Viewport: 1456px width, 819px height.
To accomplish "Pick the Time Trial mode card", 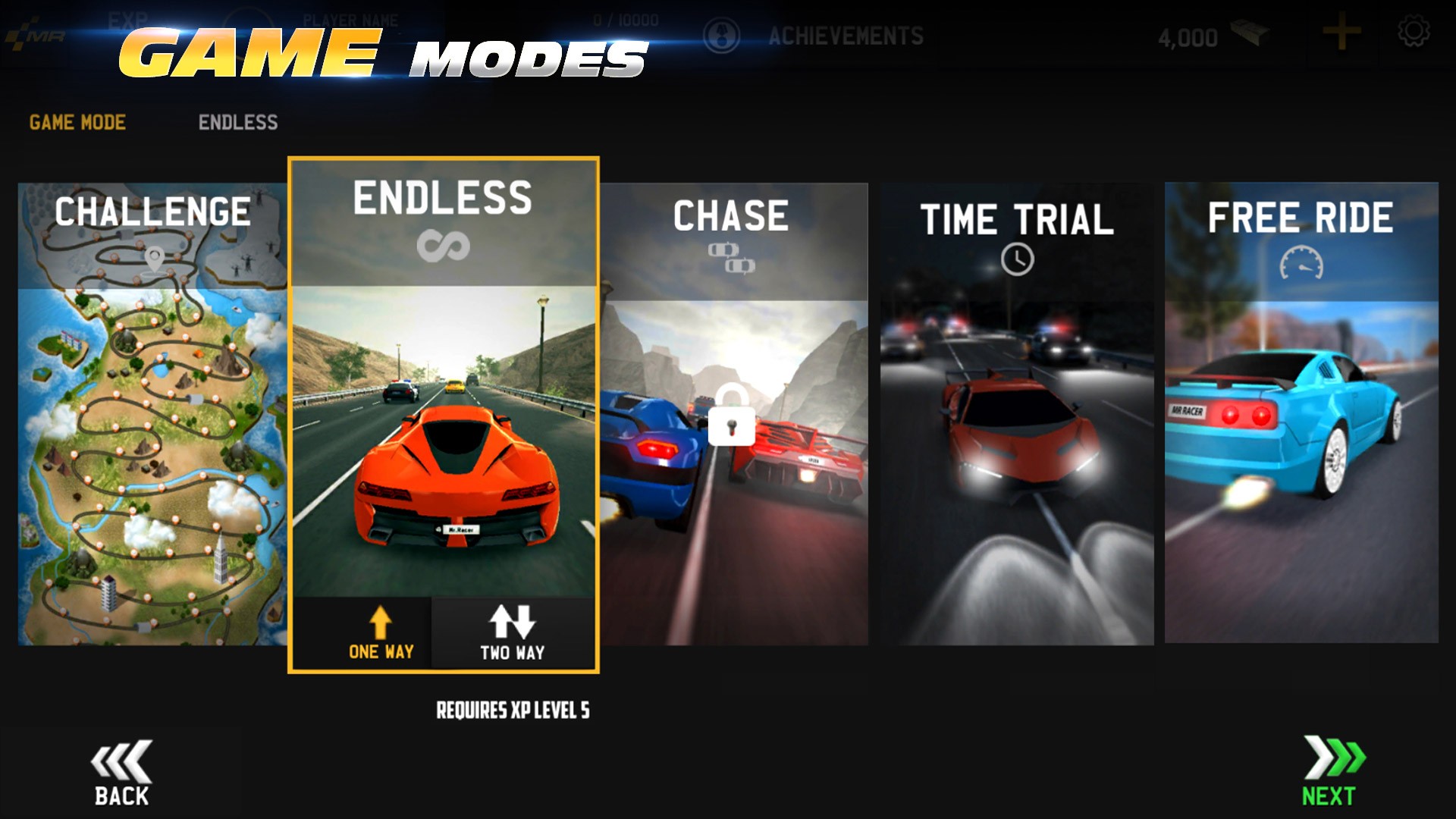I will coord(1017,413).
